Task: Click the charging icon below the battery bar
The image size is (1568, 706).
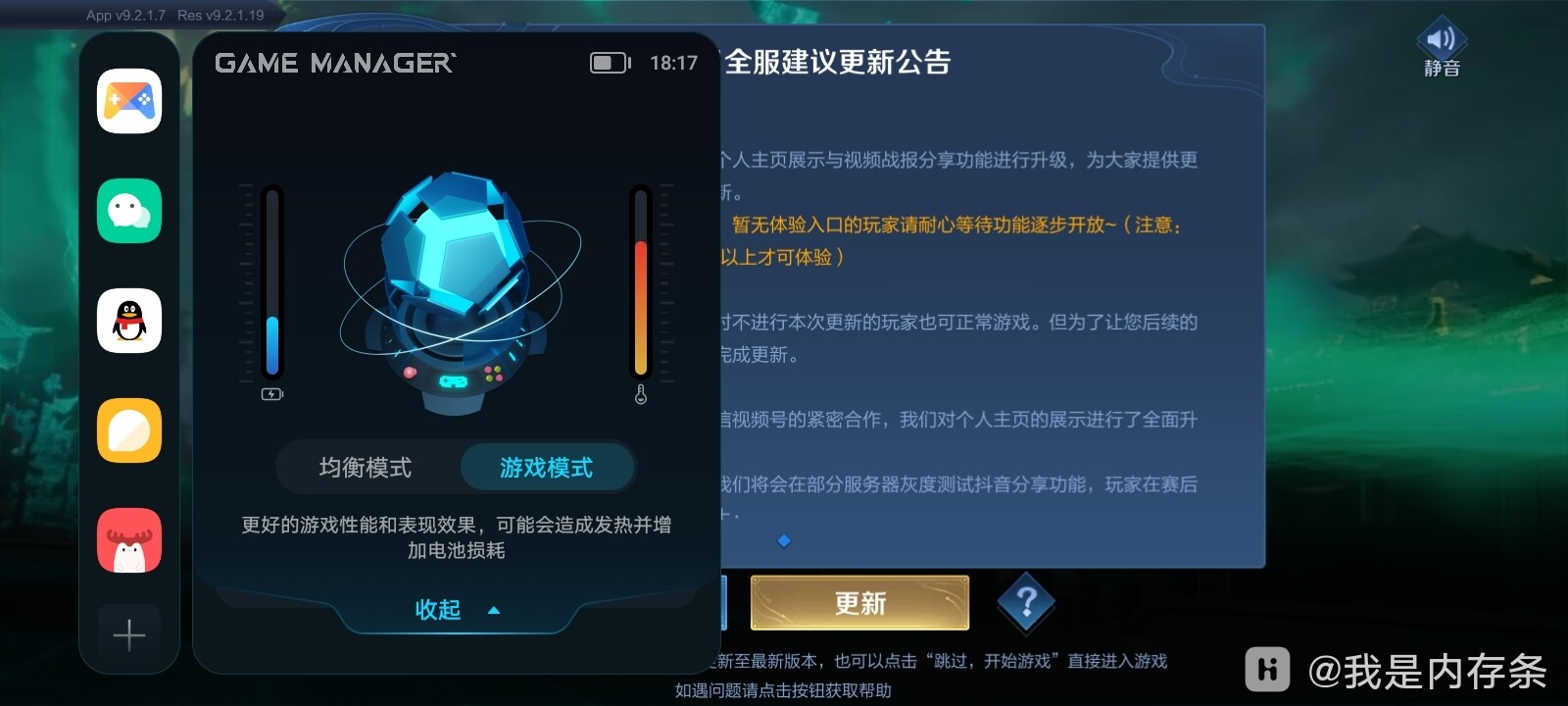Action: click(x=270, y=395)
